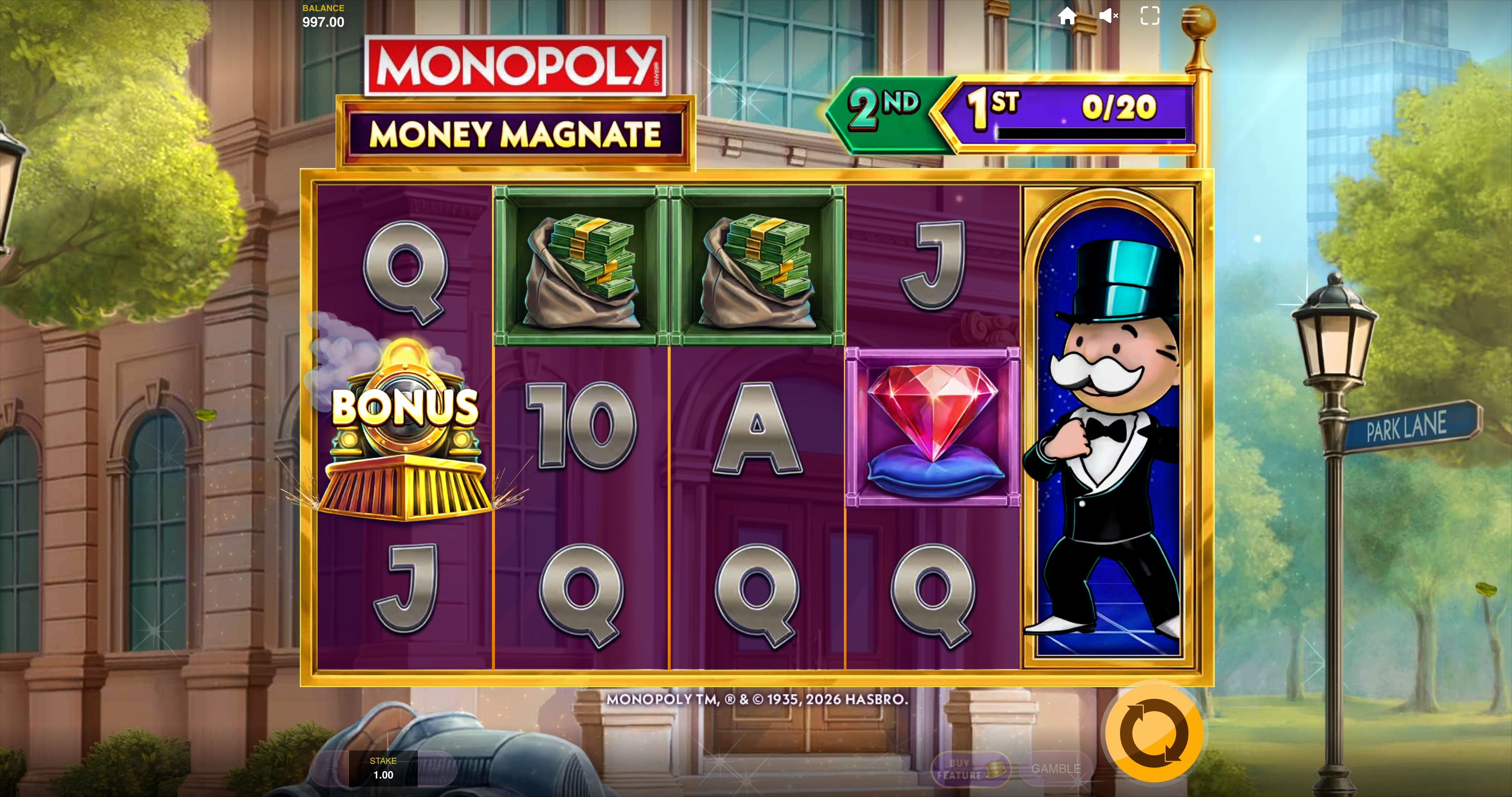Enter fullscreen mode via bracket icon

(1151, 16)
